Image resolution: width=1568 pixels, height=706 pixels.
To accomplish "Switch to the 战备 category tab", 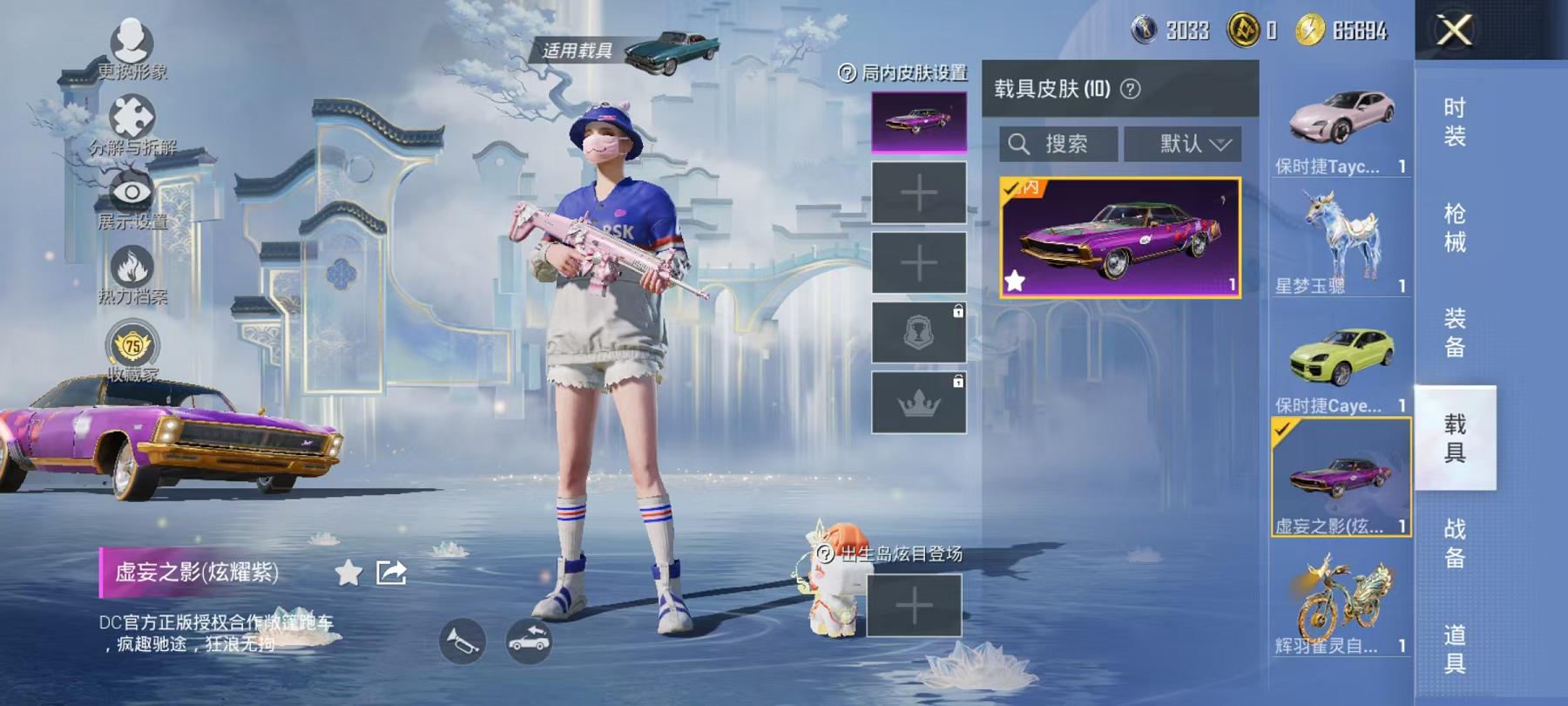I will click(x=1454, y=542).
